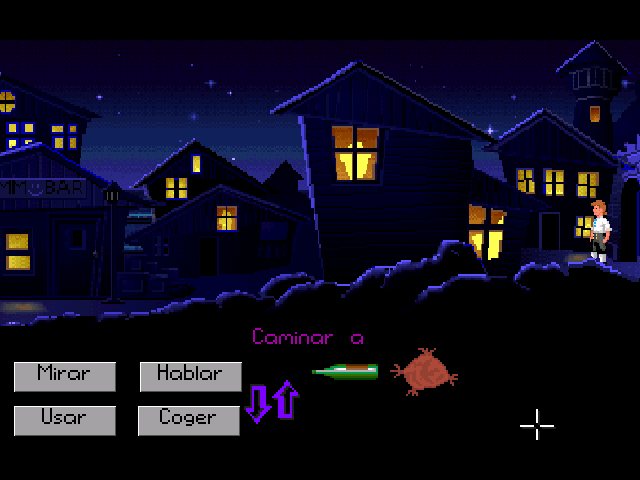Click the Coger verb button
This screenshot has height=480, width=640.
(x=190, y=419)
